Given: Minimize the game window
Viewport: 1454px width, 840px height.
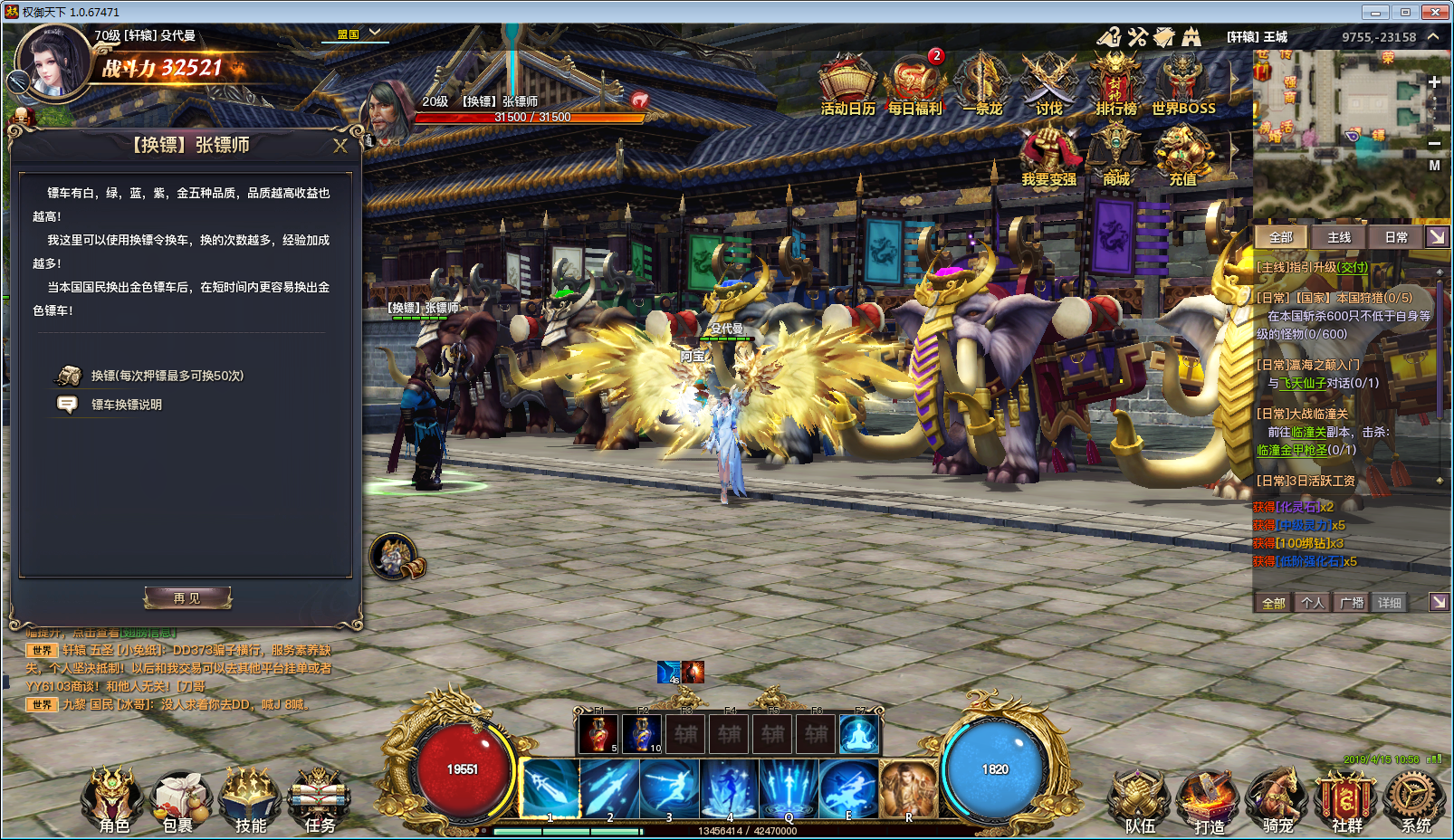Looking at the screenshot, I should [1375, 12].
